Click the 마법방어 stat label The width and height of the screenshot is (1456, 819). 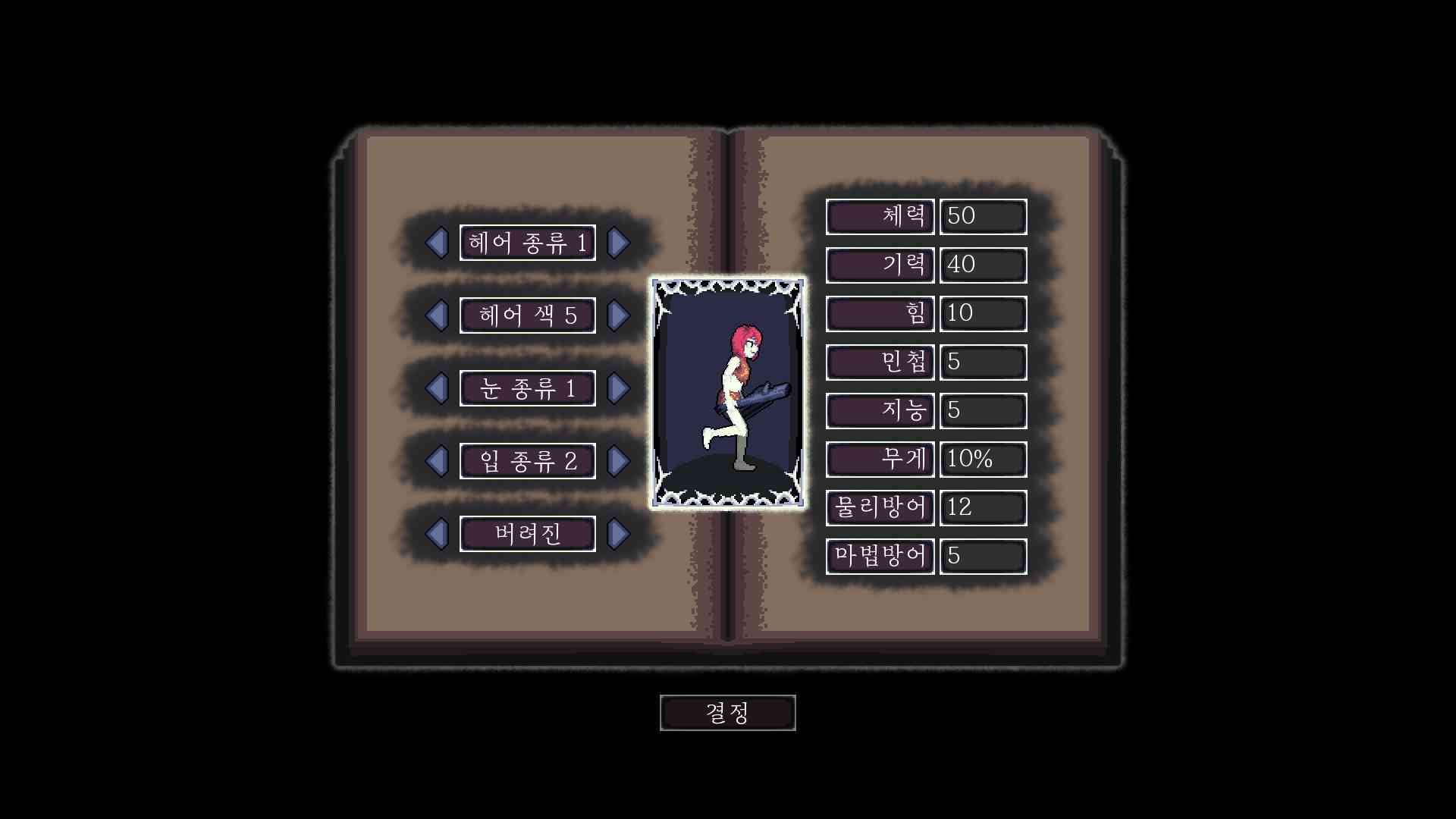[x=880, y=556]
